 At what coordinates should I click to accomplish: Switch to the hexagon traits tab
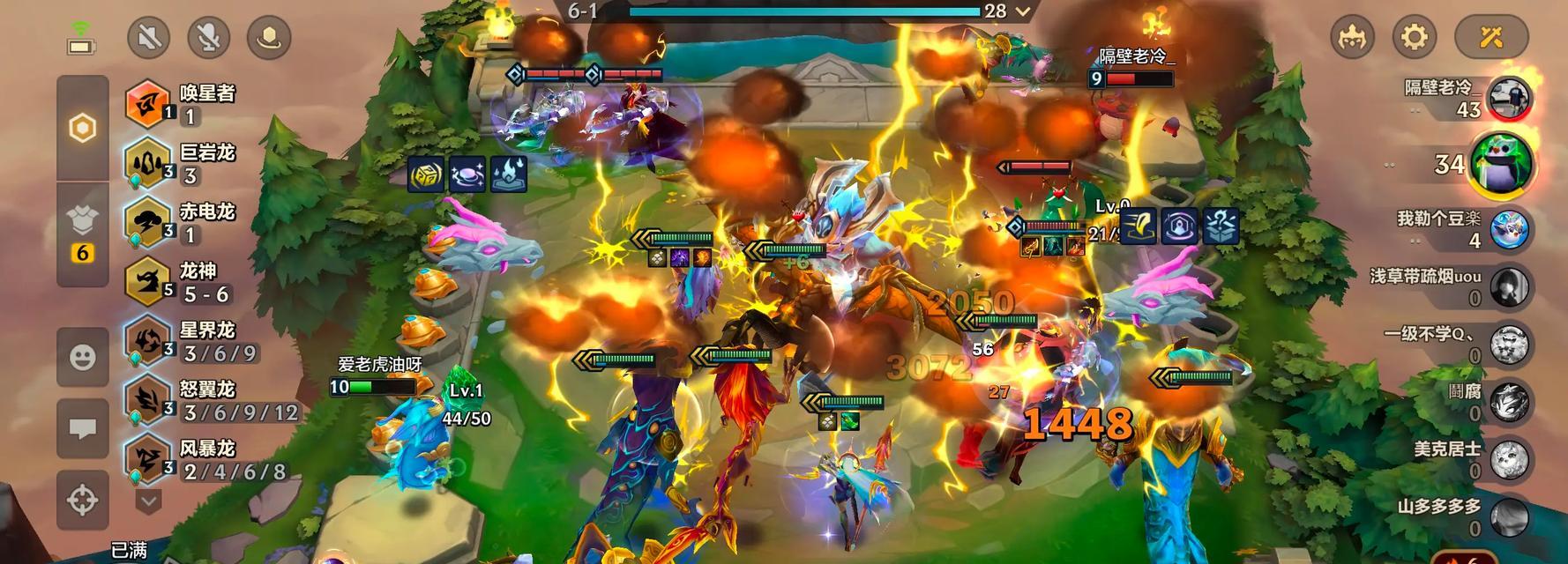82,129
